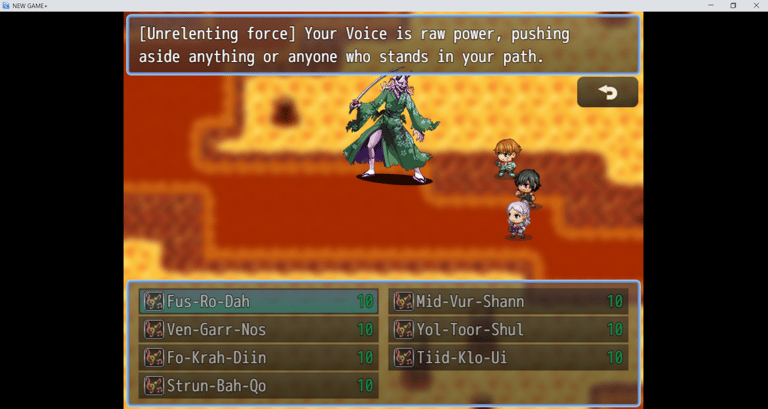Pick Fo-Krah-Diin from the skill list

(258, 357)
